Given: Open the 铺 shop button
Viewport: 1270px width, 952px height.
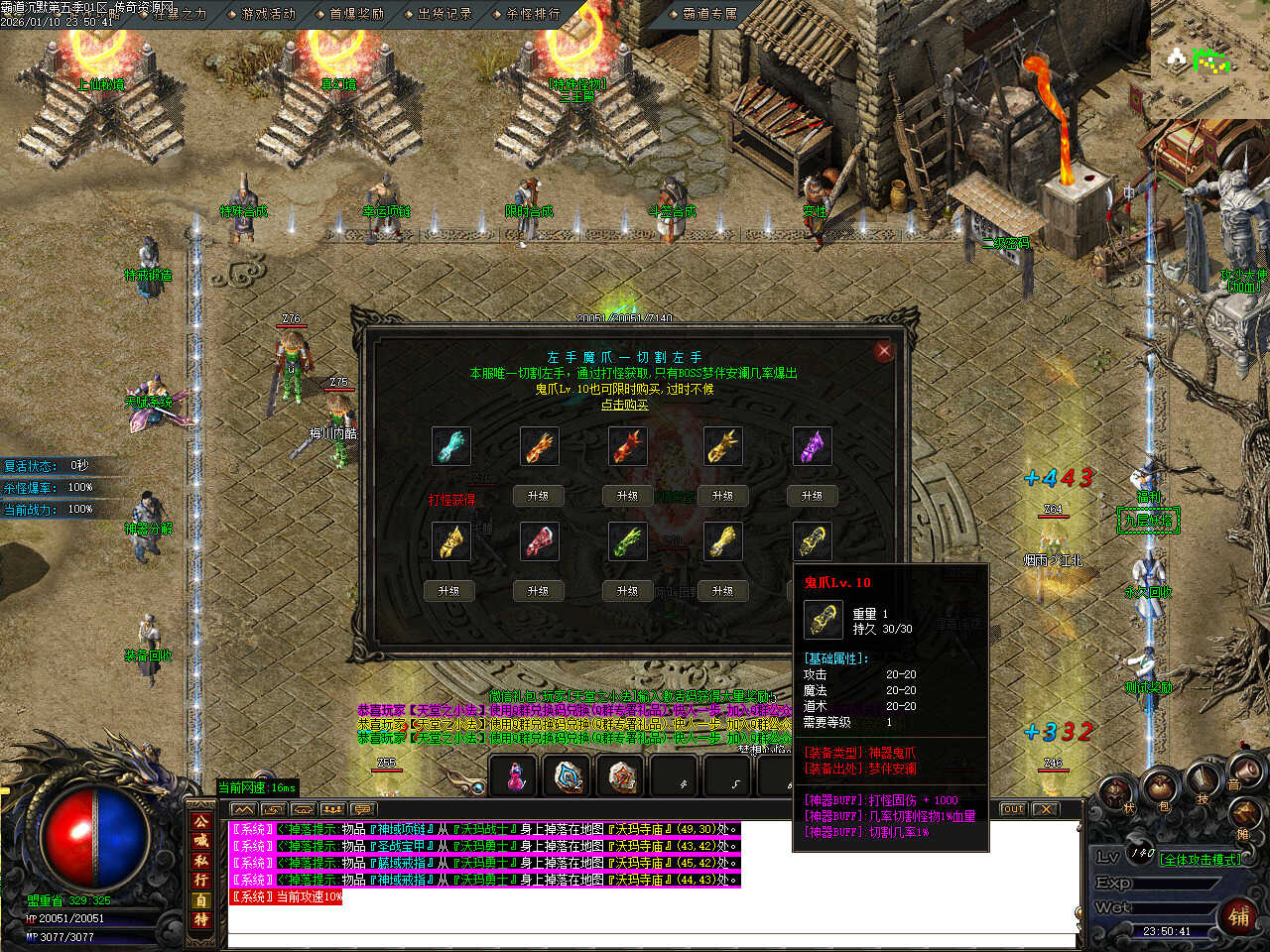Looking at the screenshot, I should coord(1239,916).
